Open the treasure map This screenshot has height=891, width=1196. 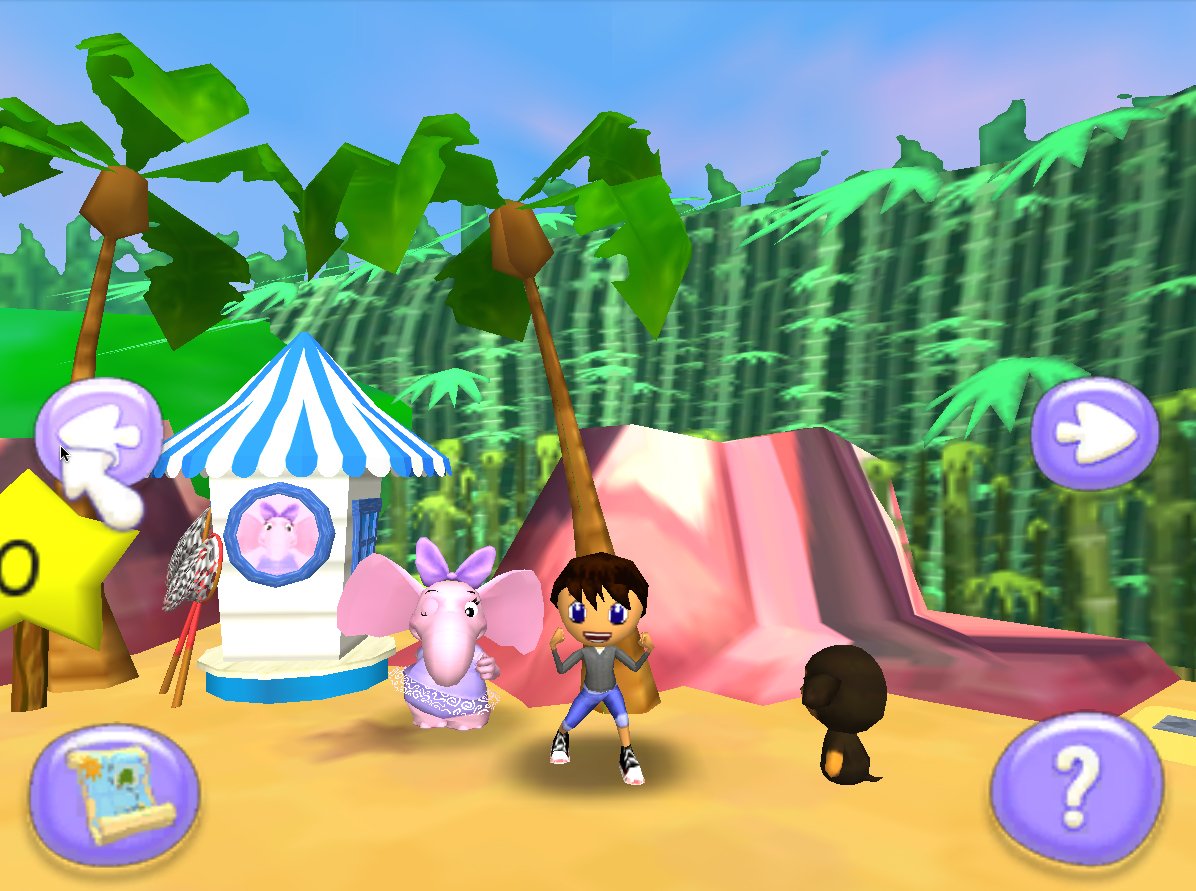[114, 795]
